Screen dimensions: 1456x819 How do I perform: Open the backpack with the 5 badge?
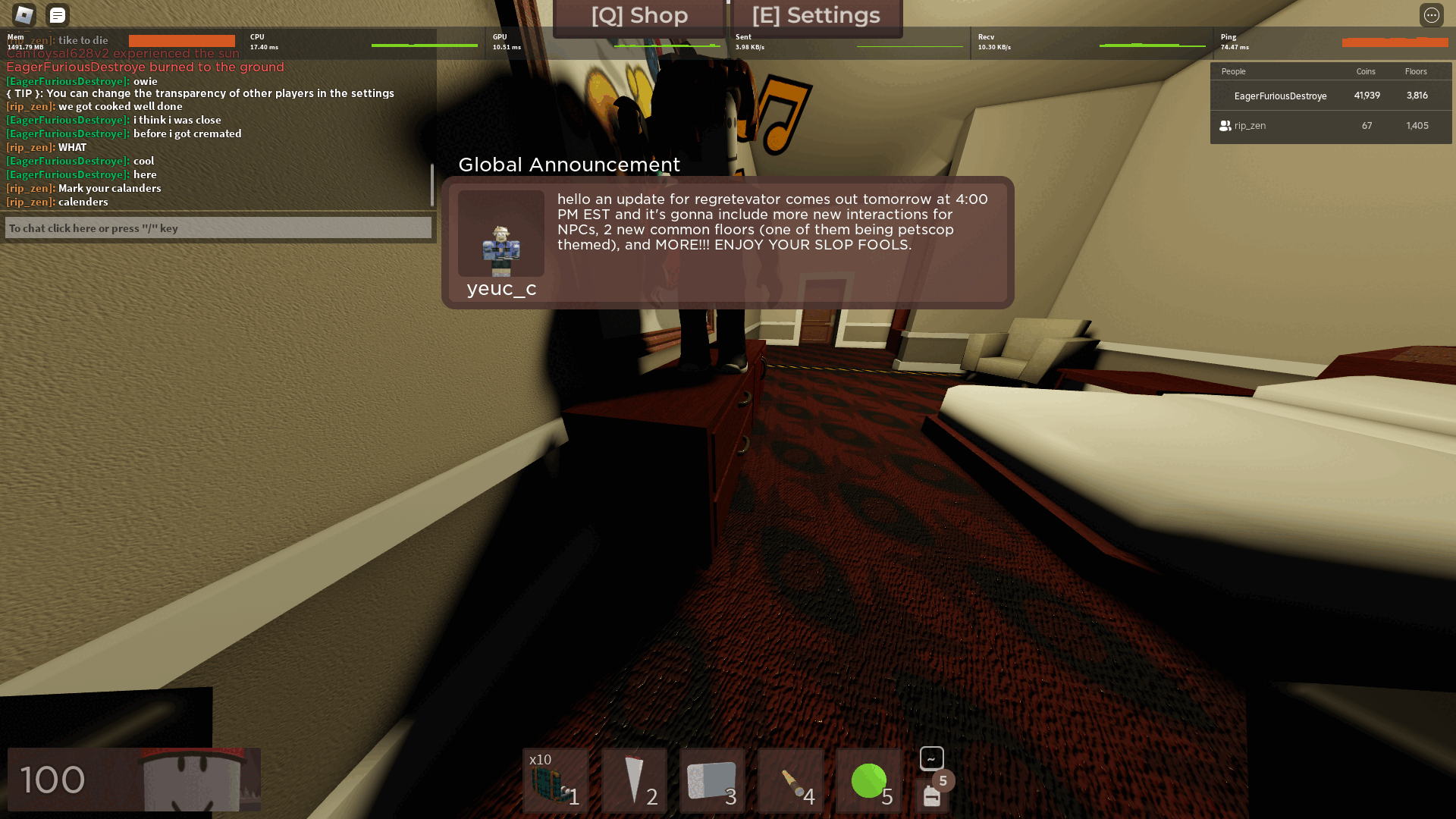click(931, 797)
